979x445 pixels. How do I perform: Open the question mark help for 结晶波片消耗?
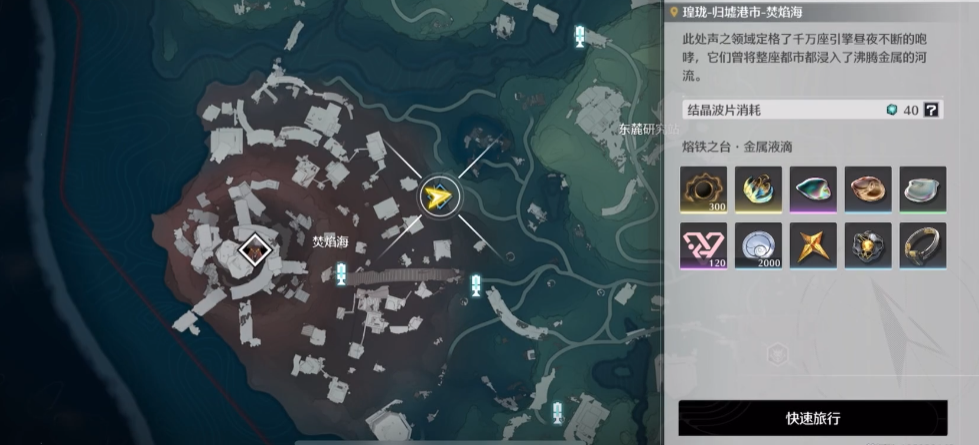[932, 110]
